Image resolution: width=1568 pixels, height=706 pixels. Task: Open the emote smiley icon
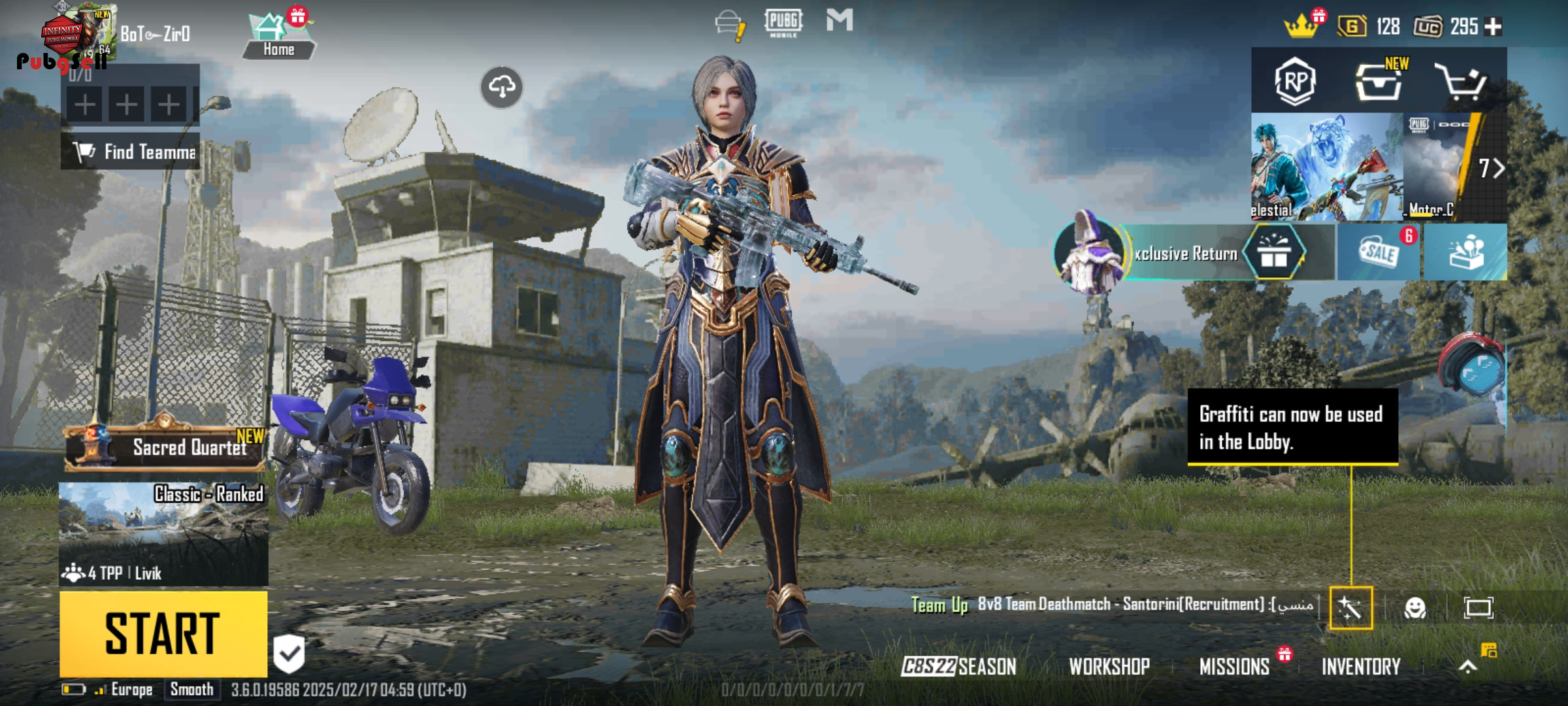pos(1415,609)
